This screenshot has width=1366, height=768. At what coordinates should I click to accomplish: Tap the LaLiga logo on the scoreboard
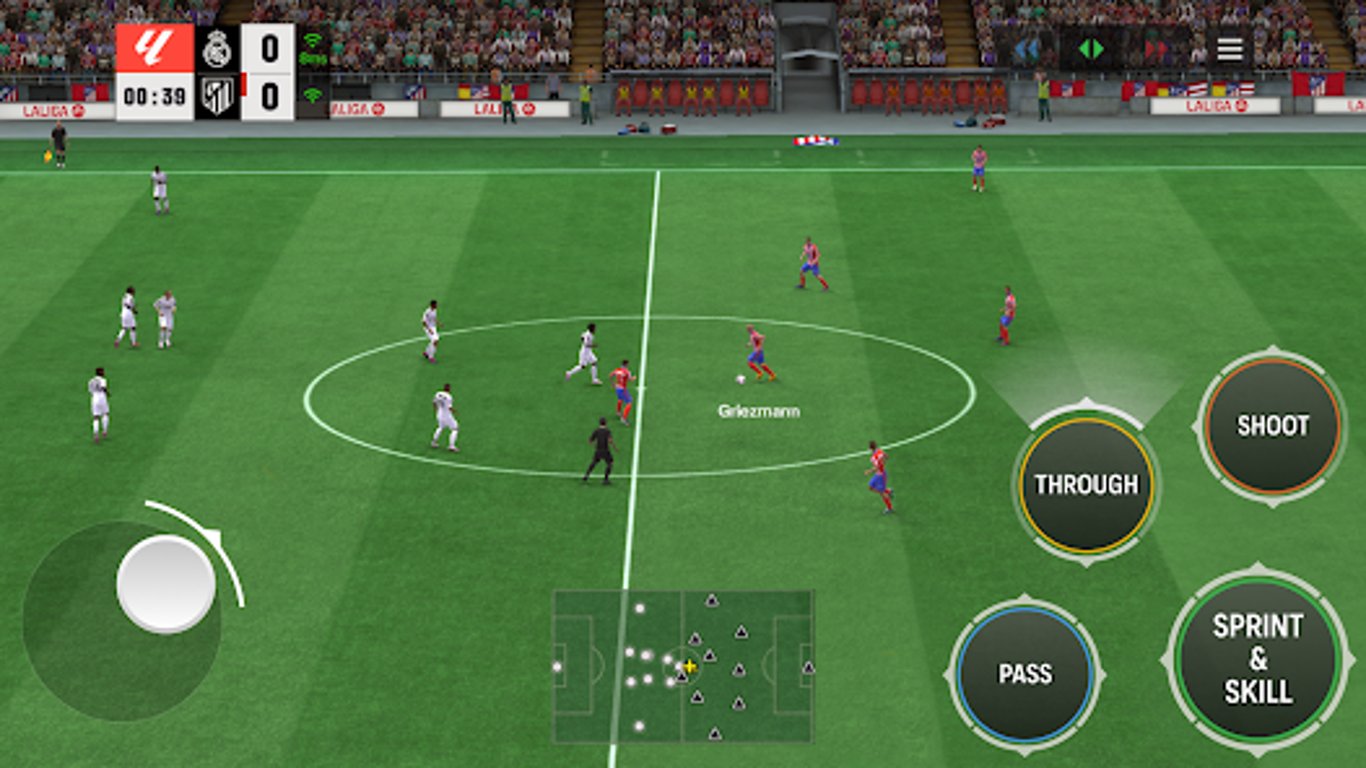point(152,46)
